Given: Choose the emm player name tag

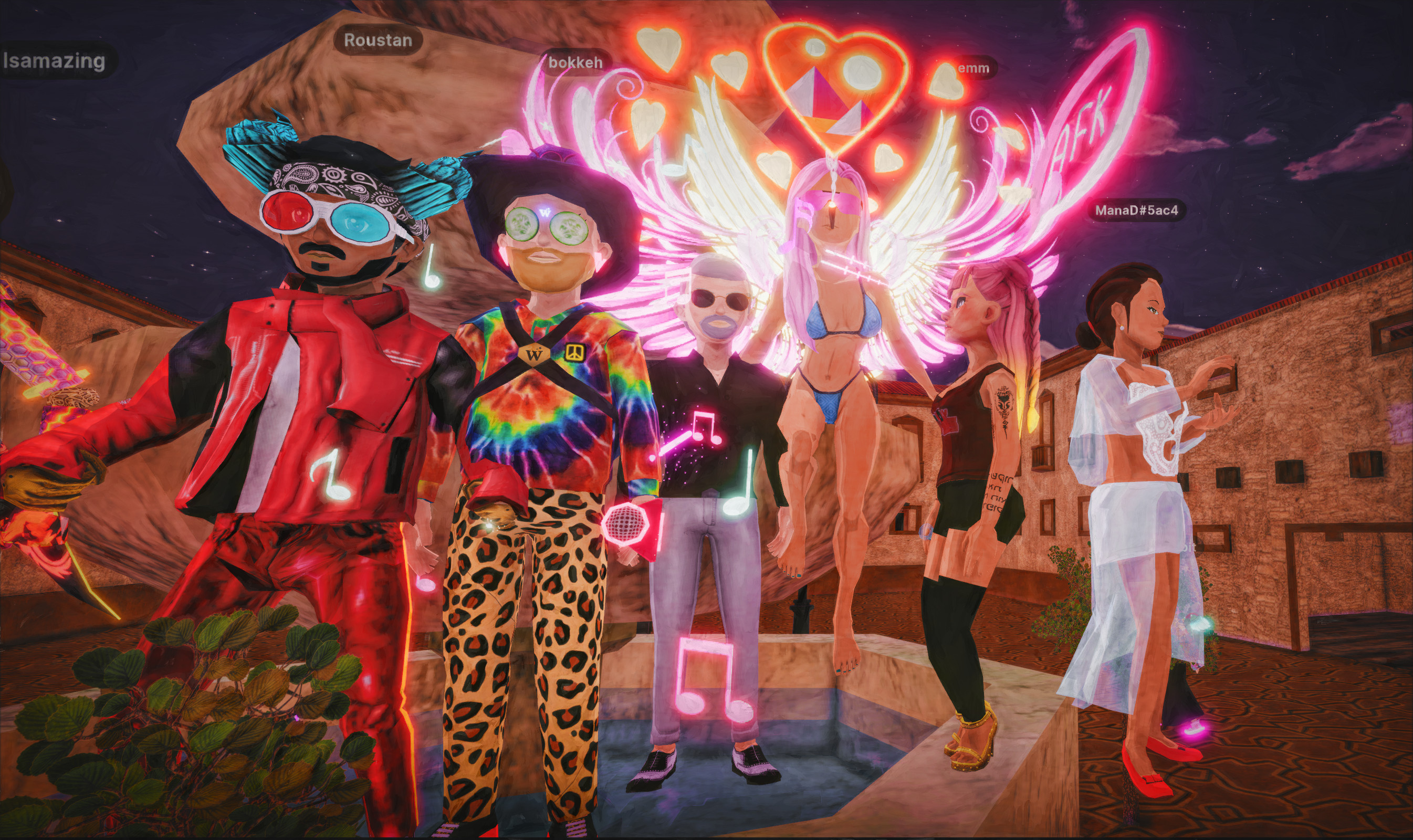Looking at the screenshot, I should coord(974,68).
